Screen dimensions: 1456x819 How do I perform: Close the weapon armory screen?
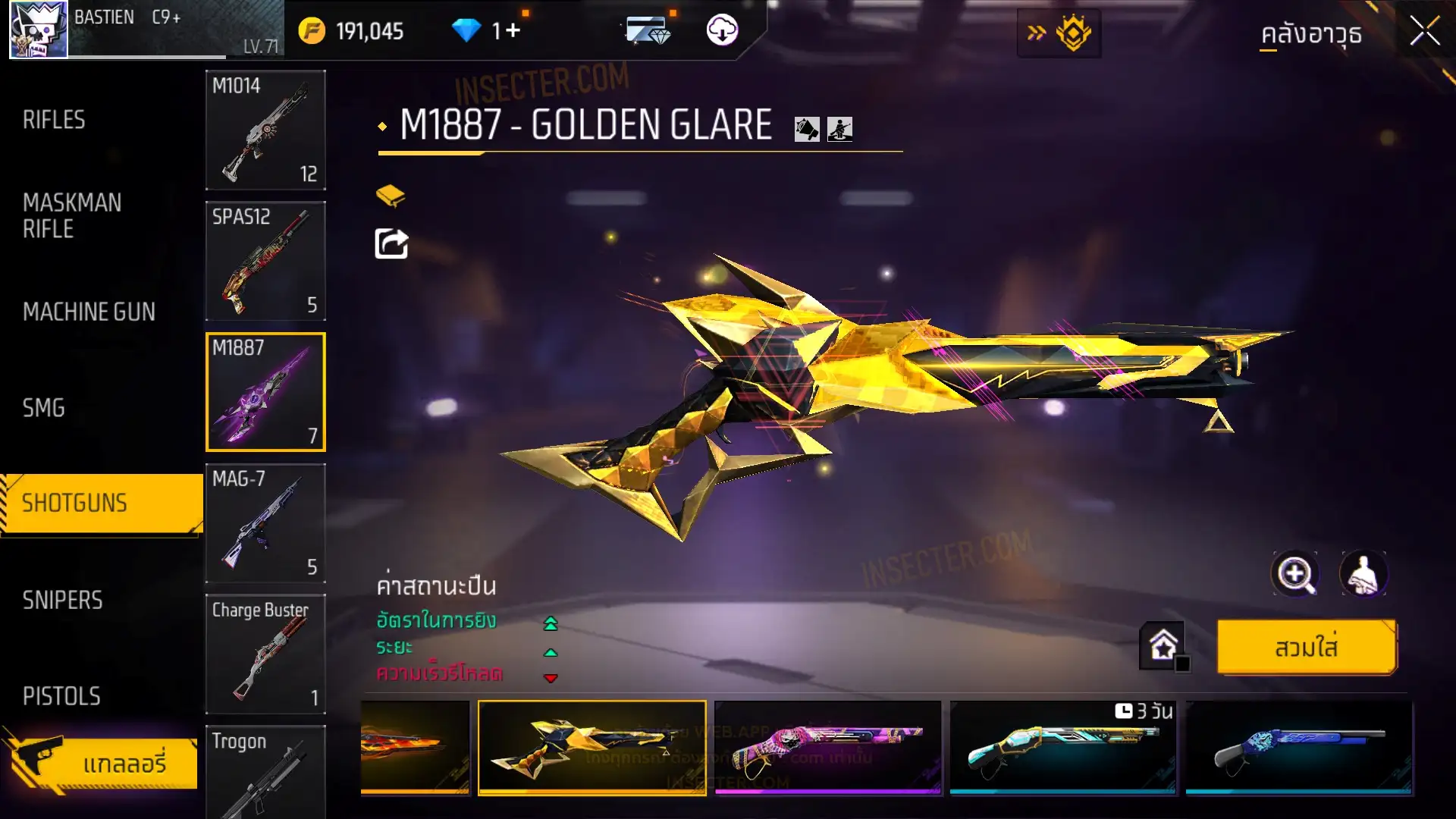(x=1424, y=32)
